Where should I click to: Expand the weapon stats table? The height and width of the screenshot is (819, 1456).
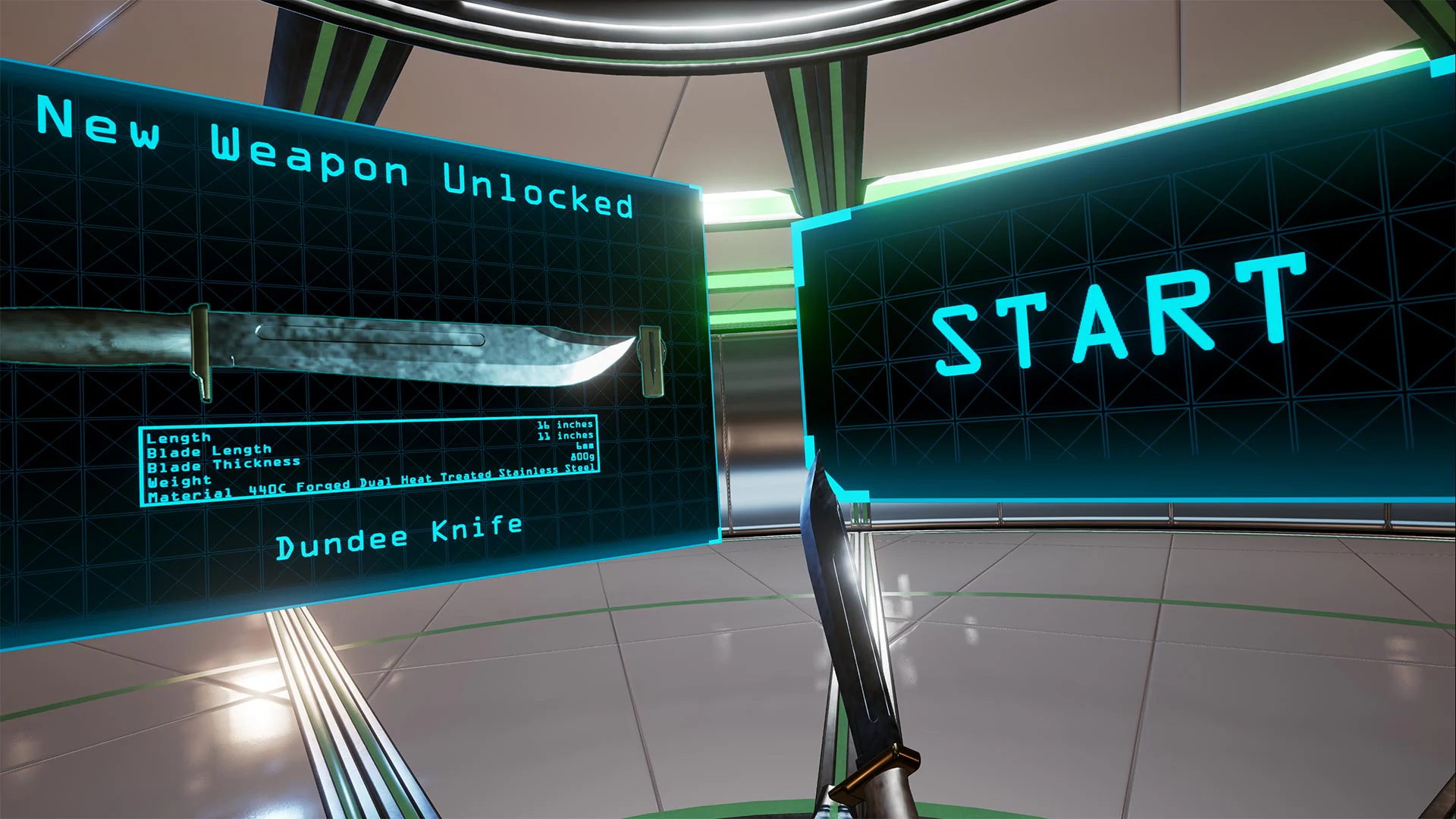coord(372,455)
